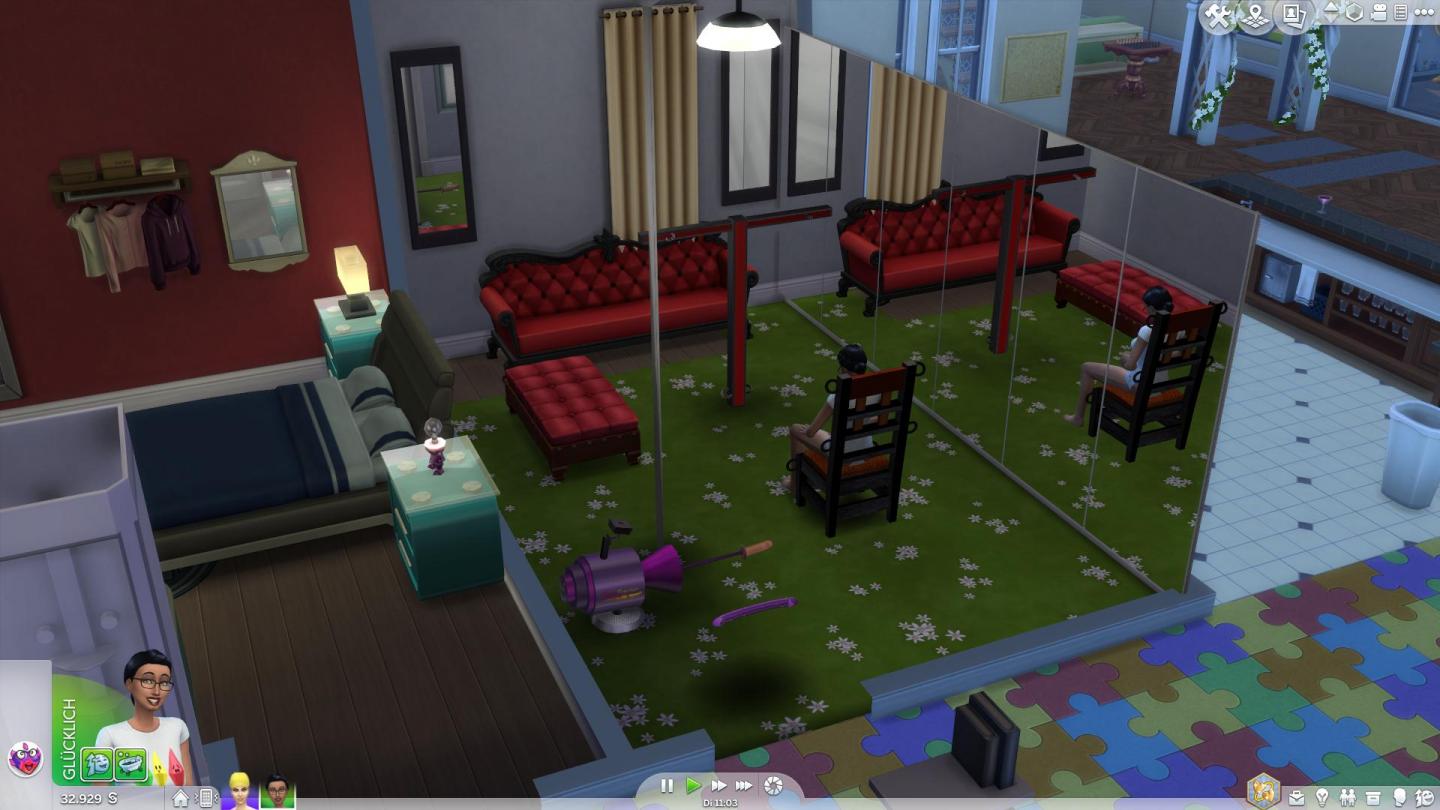This screenshot has width=1440, height=810.
Task: Open the three-dots main menu
Action: pos(1424,13)
